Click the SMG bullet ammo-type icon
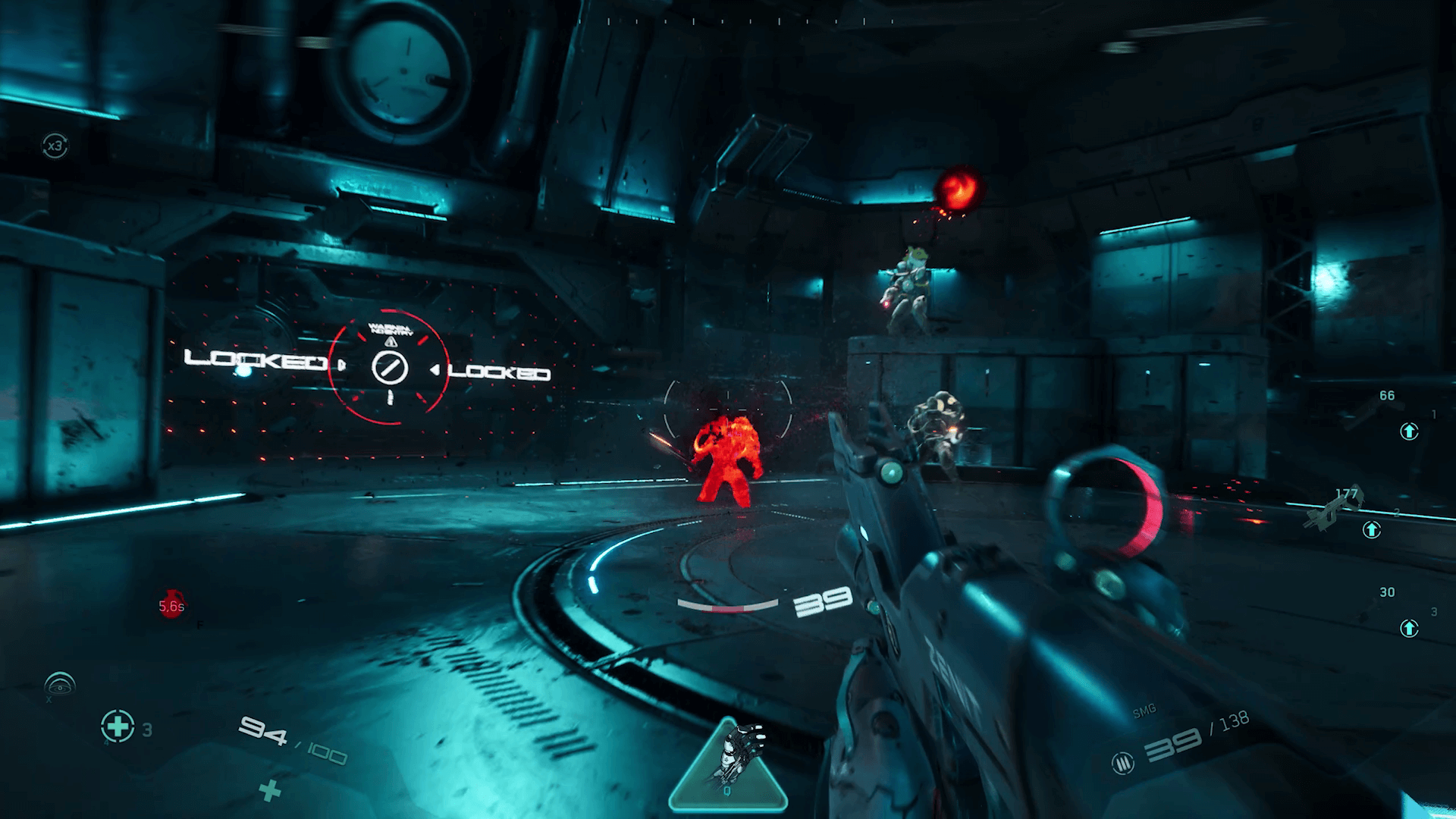 pos(1123,761)
